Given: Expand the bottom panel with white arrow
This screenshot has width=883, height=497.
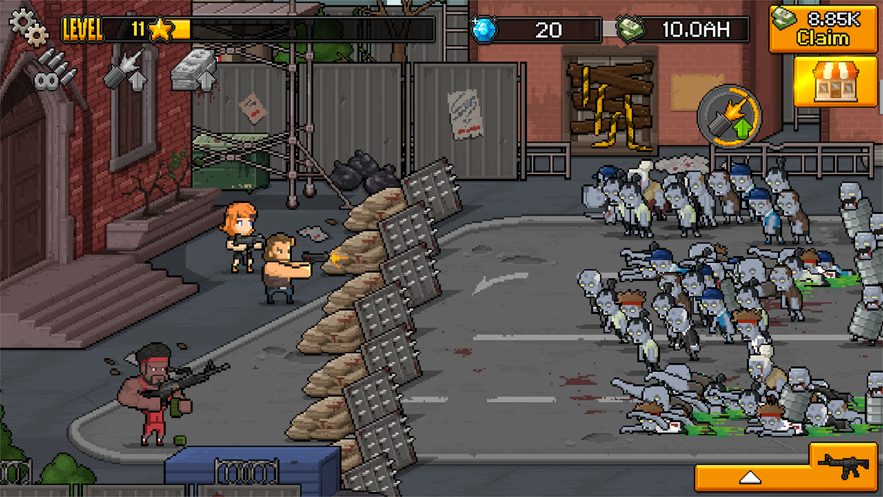Looking at the screenshot, I should pyautogui.click(x=751, y=476).
